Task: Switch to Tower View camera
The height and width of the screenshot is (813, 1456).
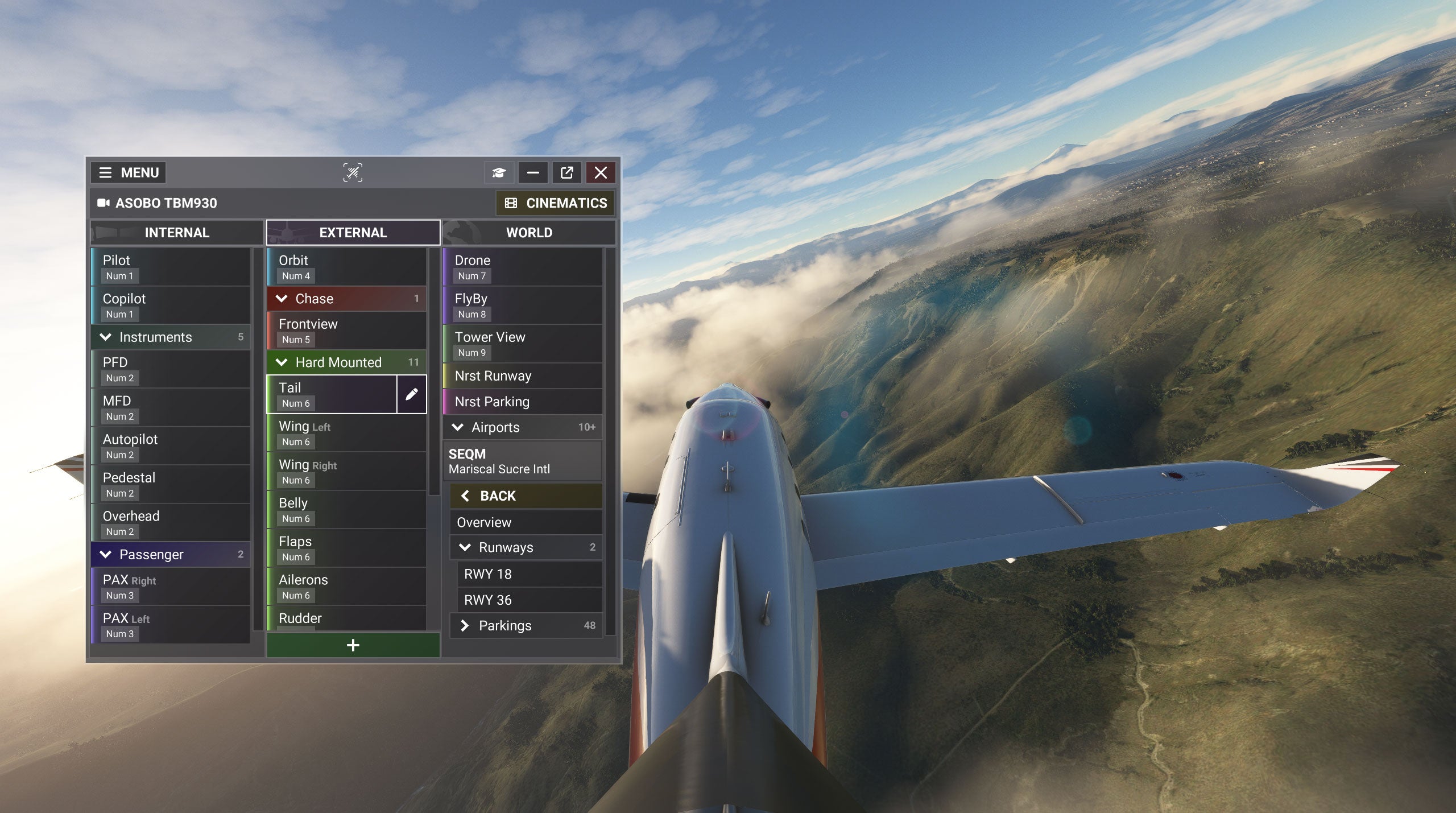Action: [x=522, y=344]
